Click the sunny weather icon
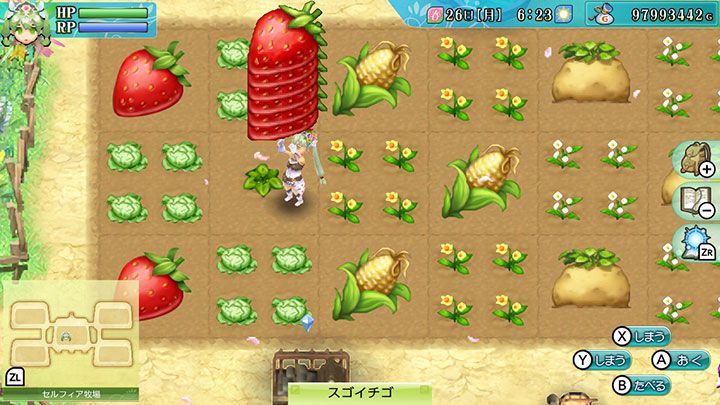 pyautogui.click(x=564, y=14)
